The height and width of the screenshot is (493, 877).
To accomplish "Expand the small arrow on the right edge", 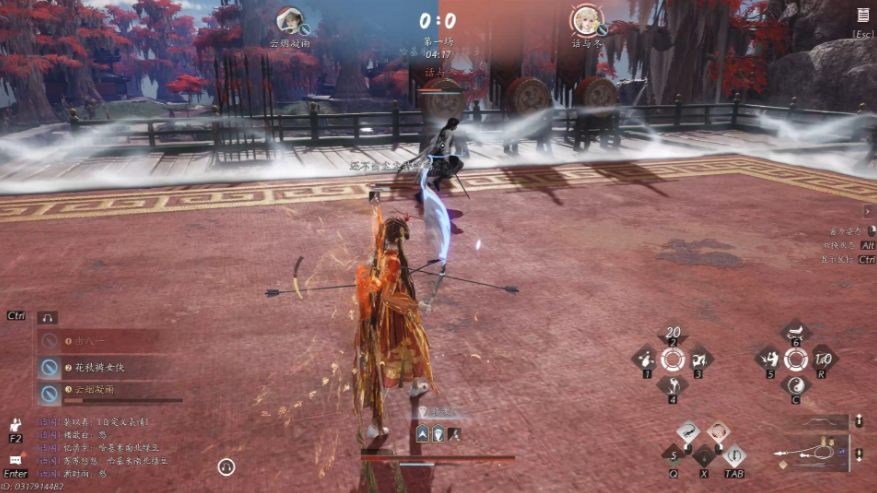I will tap(867, 211).
